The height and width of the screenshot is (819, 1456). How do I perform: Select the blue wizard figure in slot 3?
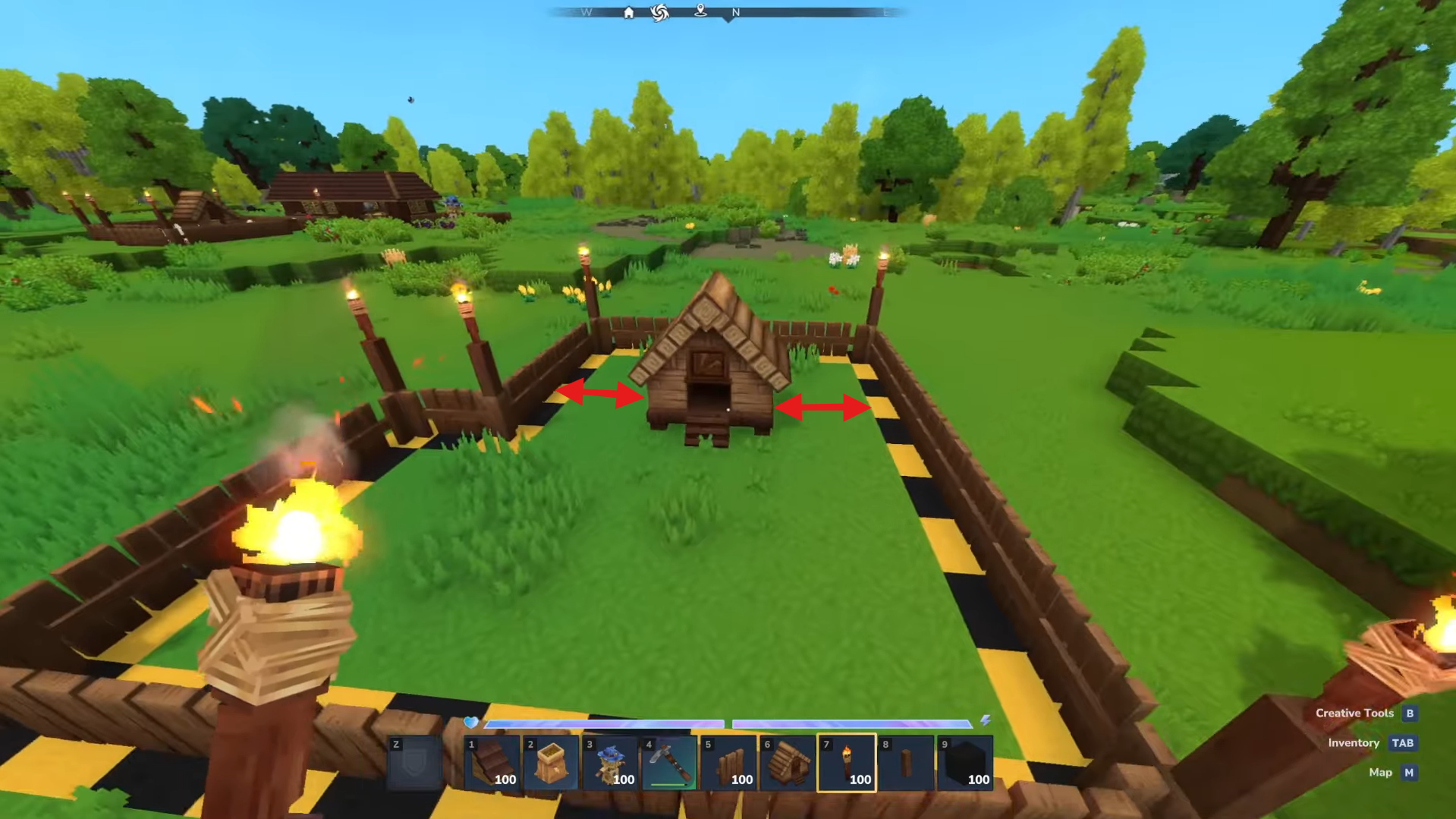pyautogui.click(x=611, y=763)
